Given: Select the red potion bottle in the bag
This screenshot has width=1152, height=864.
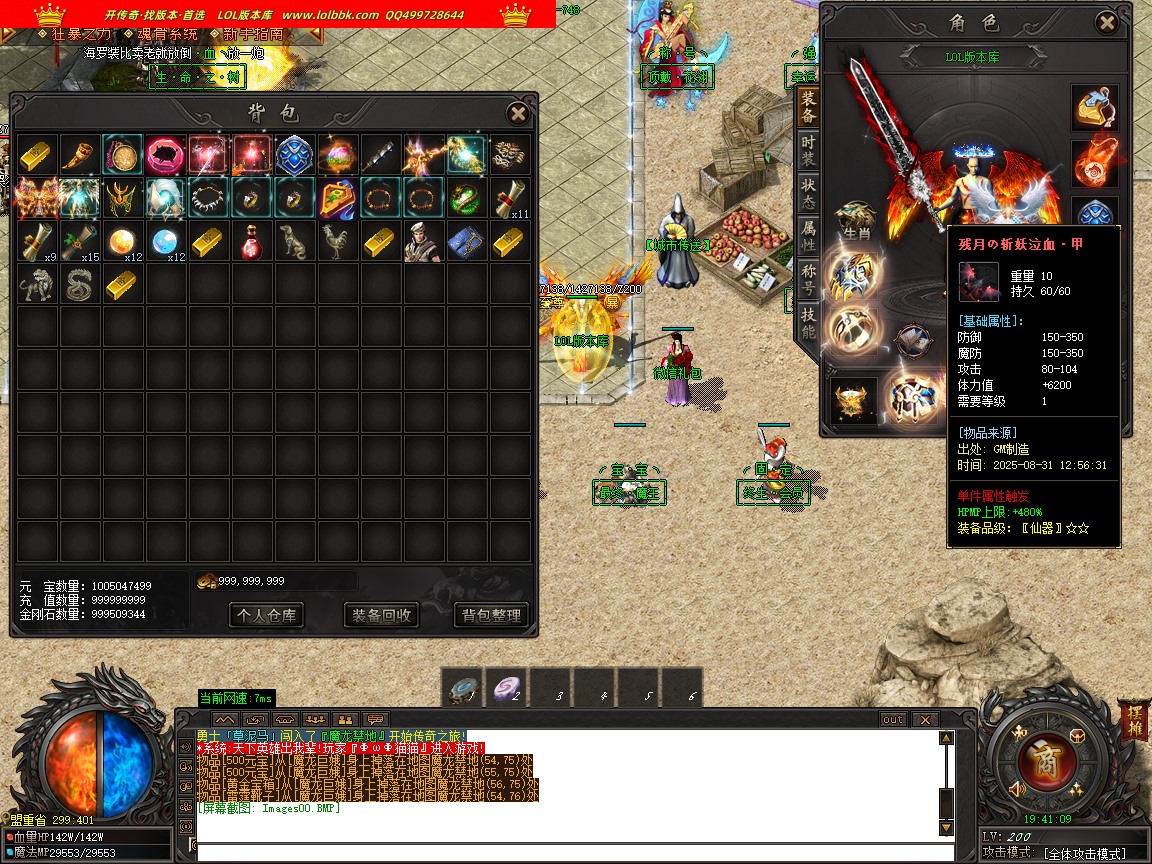Looking at the screenshot, I should pyautogui.click(x=252, y=241).
